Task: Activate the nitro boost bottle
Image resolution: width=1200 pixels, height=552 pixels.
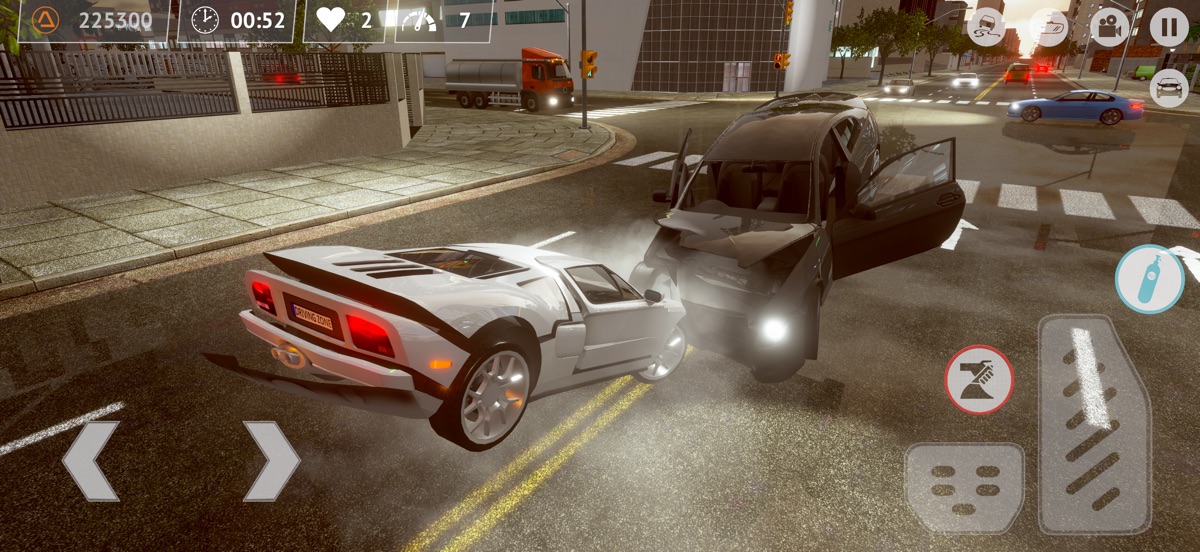Action: [x=1150, y=280]
